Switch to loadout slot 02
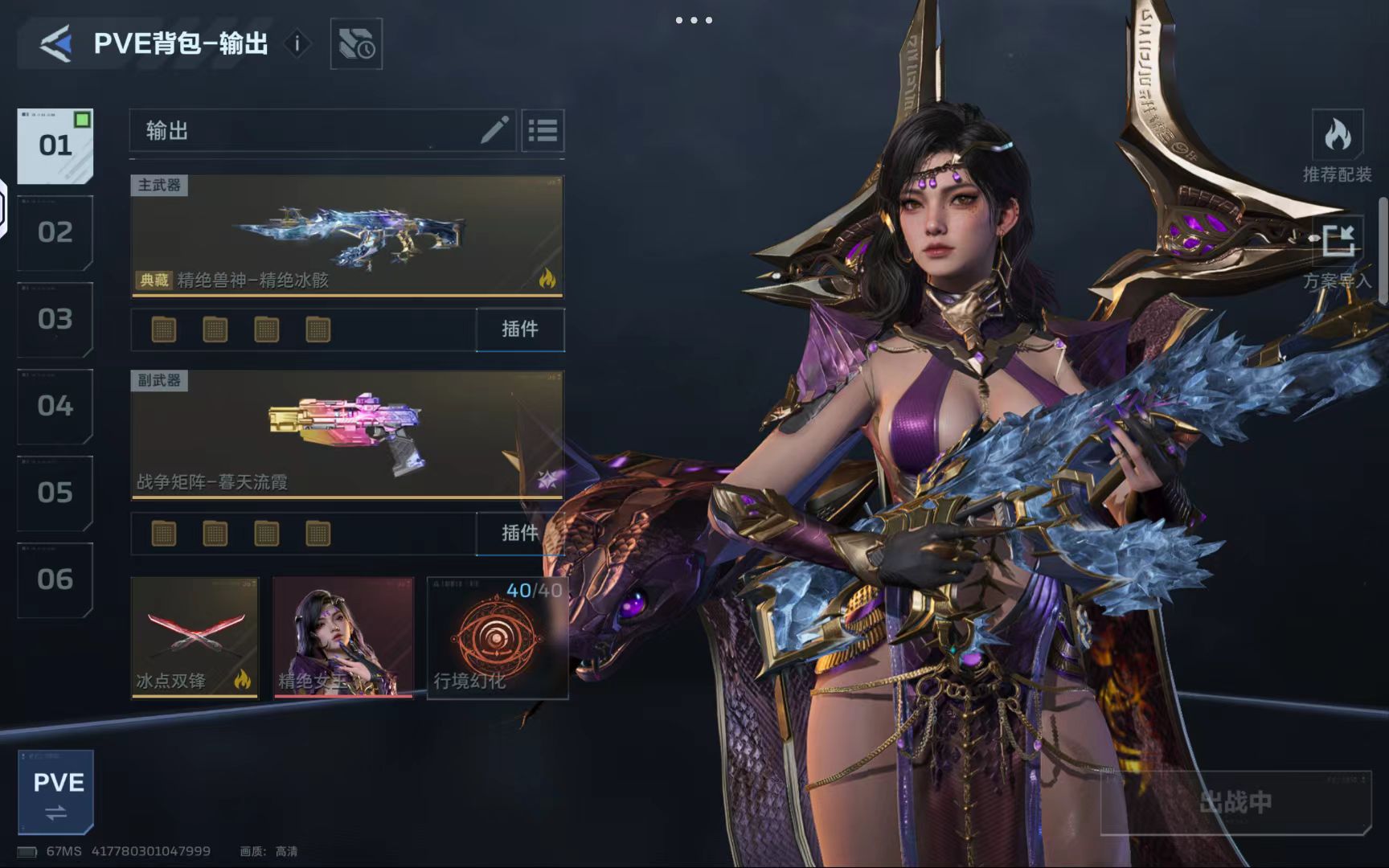This screenshot has width=1389, height=868. click(x=55, y=232)
